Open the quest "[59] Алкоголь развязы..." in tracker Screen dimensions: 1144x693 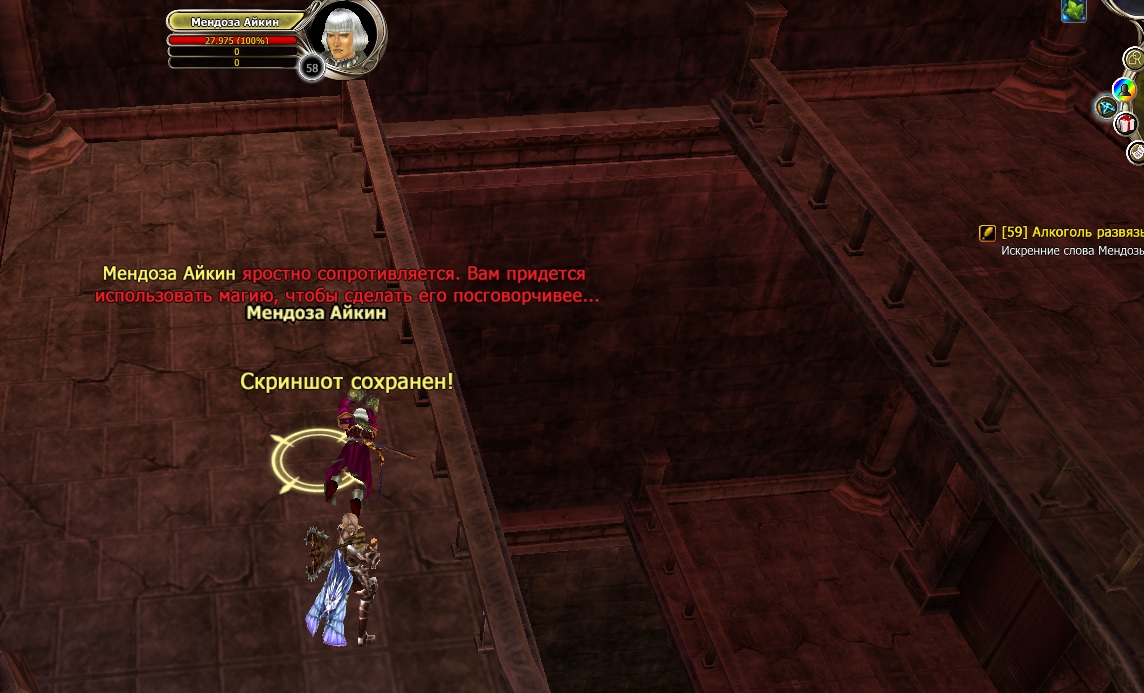coord(1072,232)
